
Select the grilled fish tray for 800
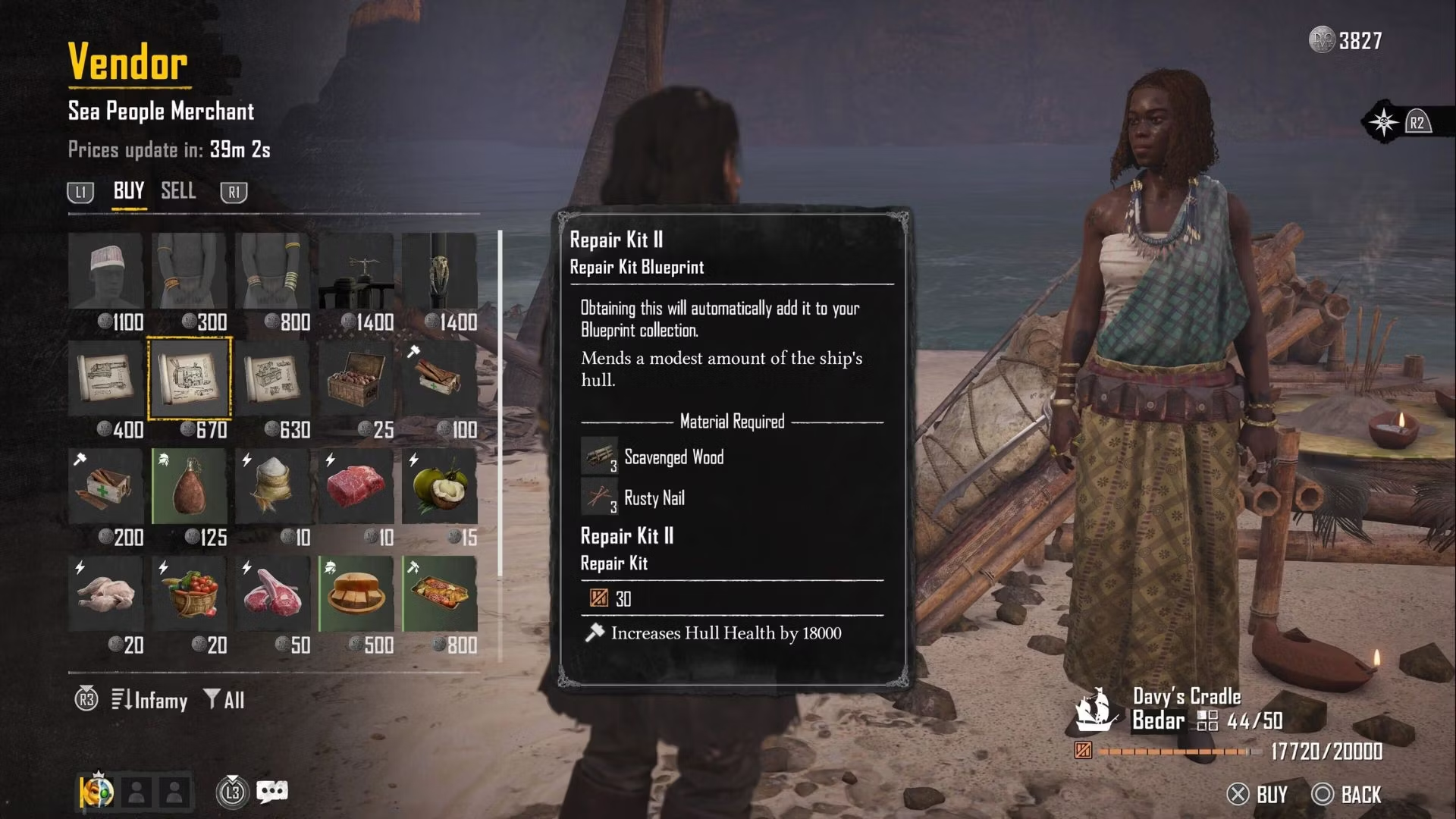(439, 594)
